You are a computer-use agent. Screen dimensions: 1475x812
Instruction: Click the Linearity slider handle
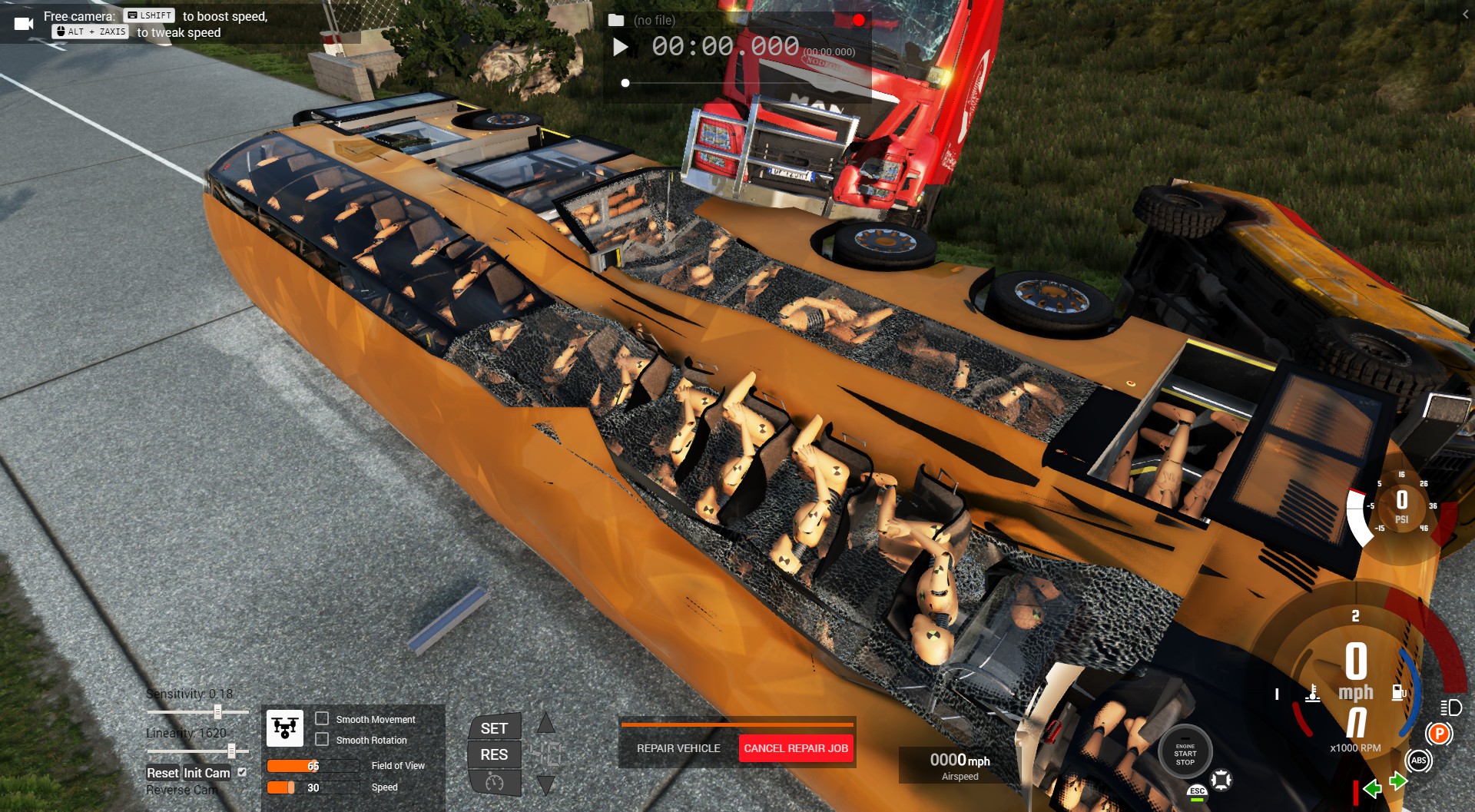(231, 751)
